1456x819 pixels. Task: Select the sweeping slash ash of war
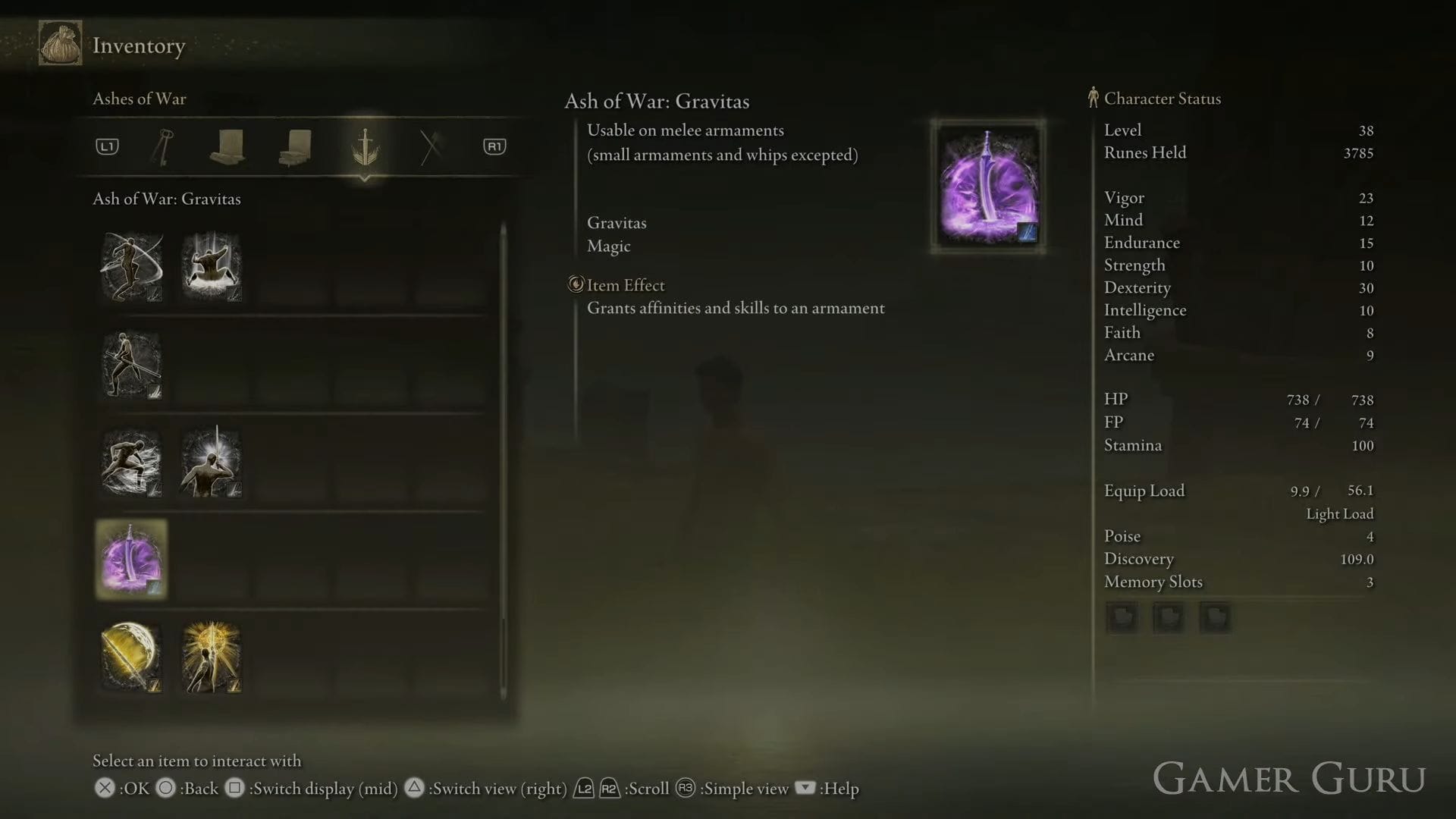[x=131, y=266]
